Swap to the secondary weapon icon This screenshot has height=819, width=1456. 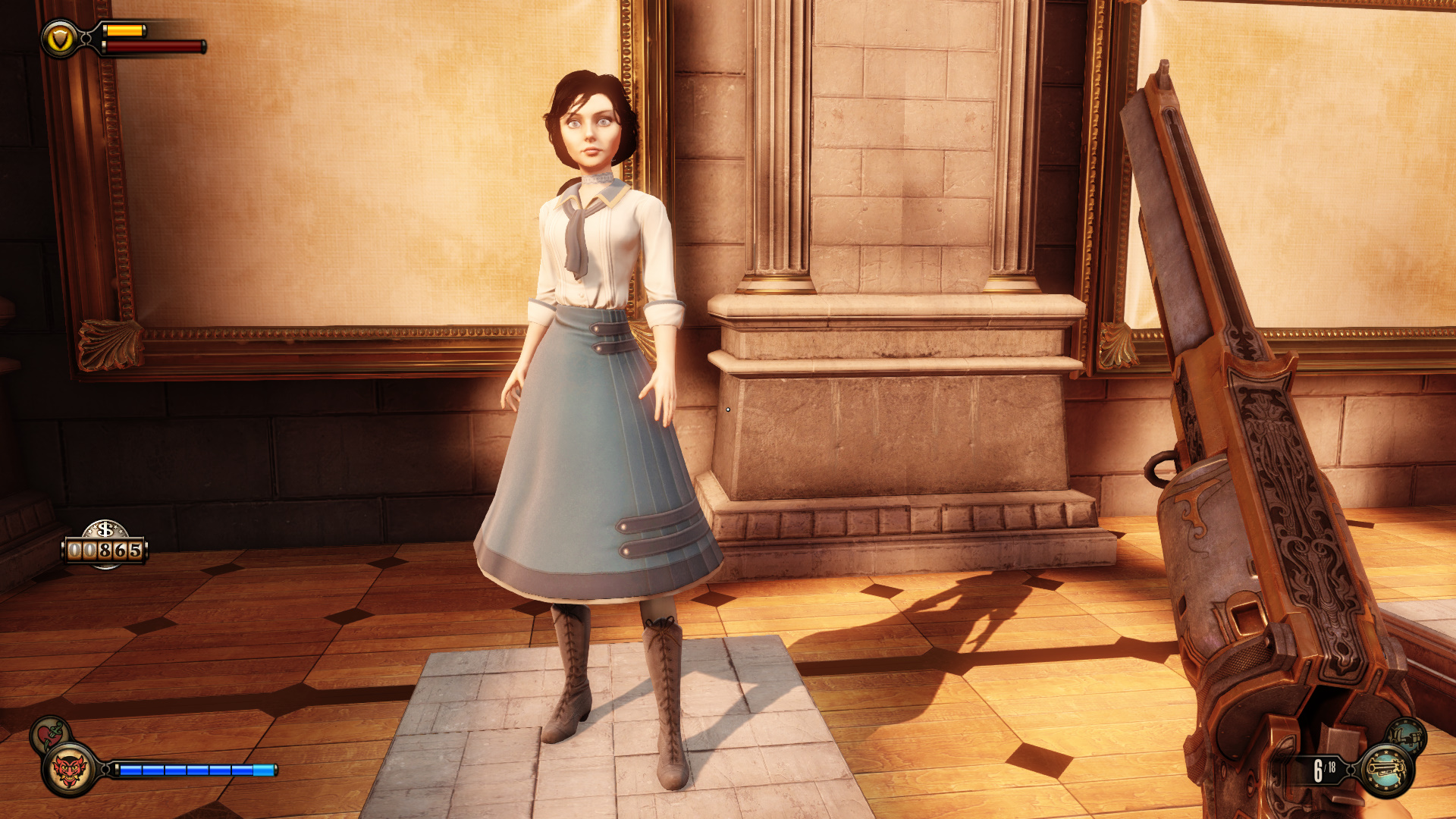(1407, 736)
